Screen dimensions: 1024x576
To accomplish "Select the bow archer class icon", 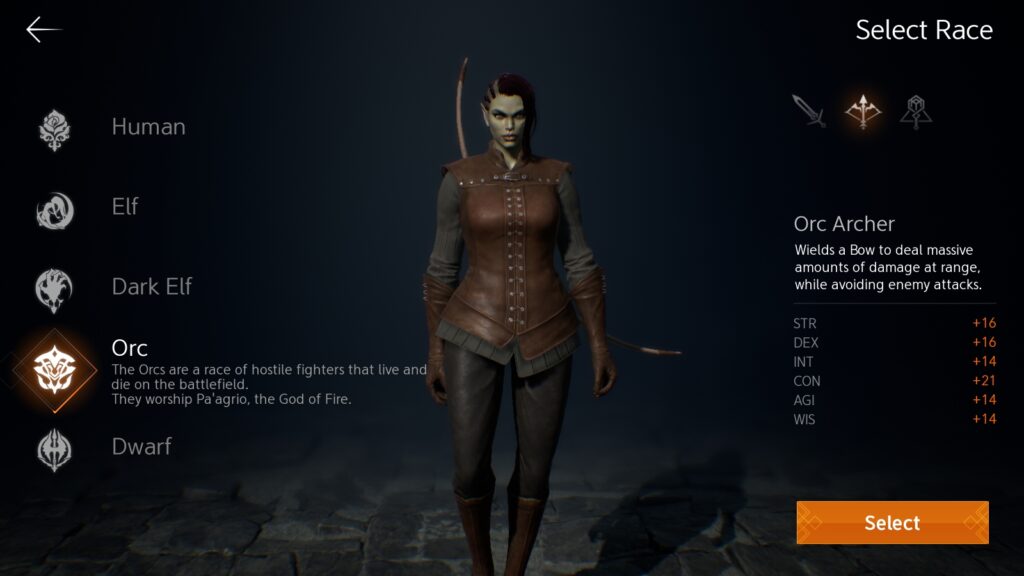I will pos(863,111).
